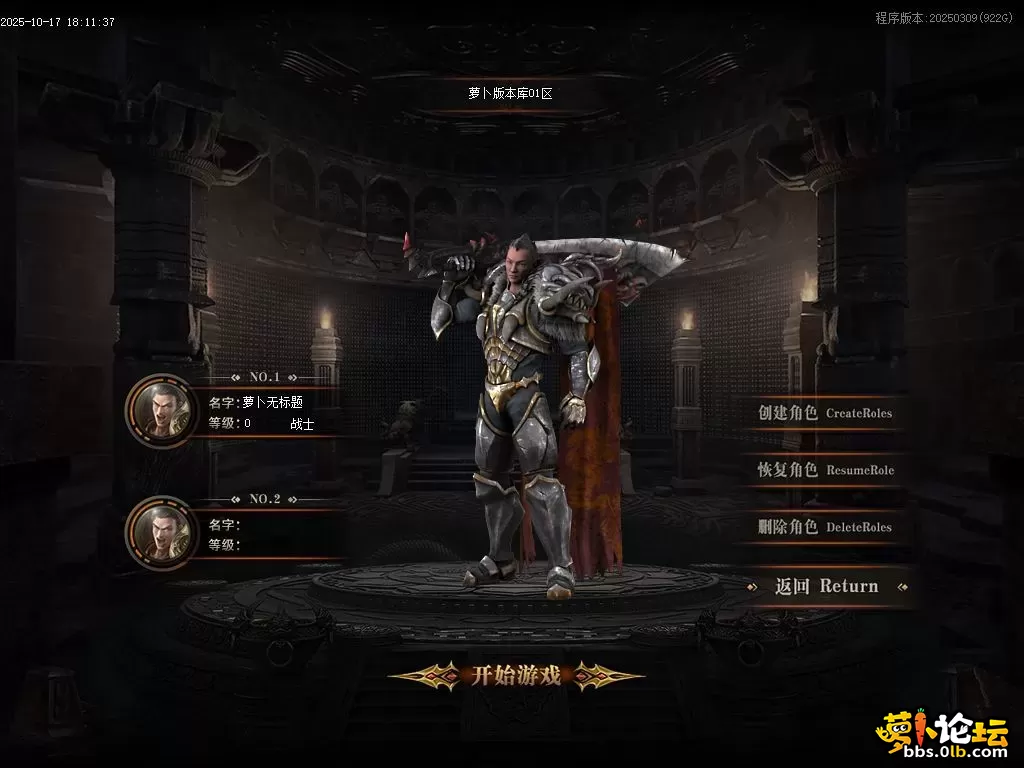Screen dimensions: 1024x768
Task: Choose 恢复角色 ResumeRole
Action: point(825,470)
